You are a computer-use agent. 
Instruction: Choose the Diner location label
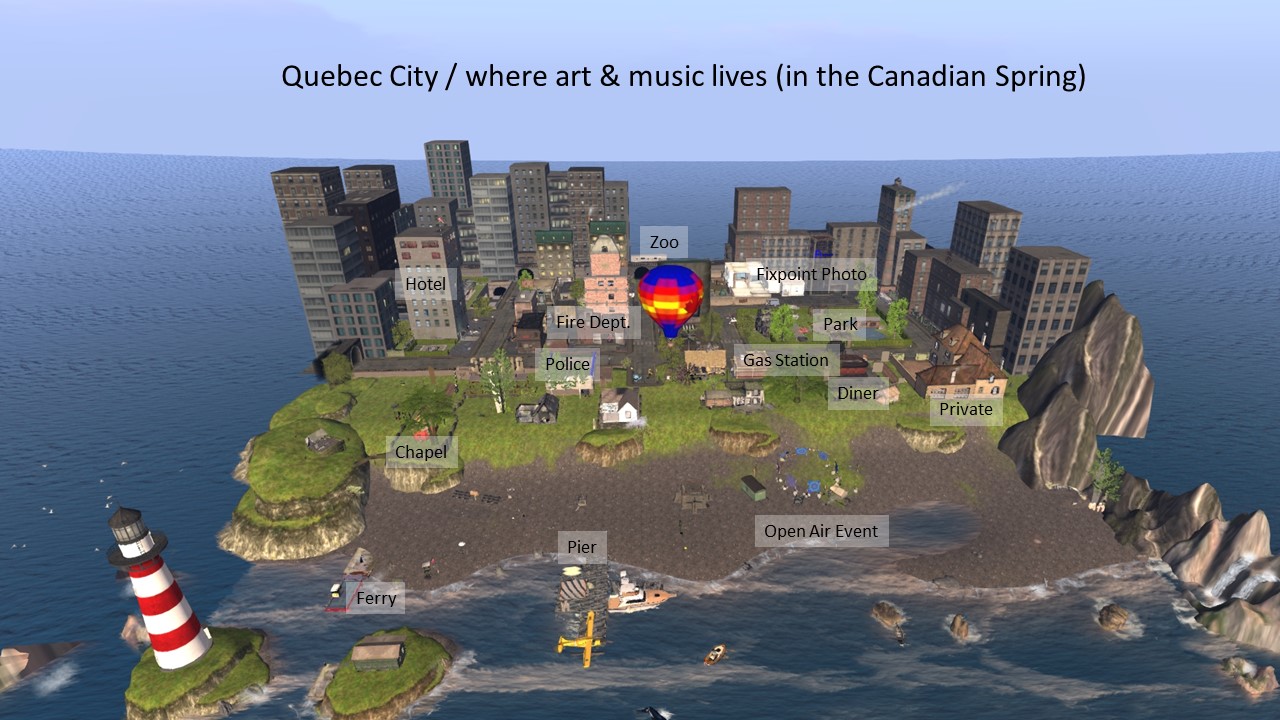[x=857, y=393]
